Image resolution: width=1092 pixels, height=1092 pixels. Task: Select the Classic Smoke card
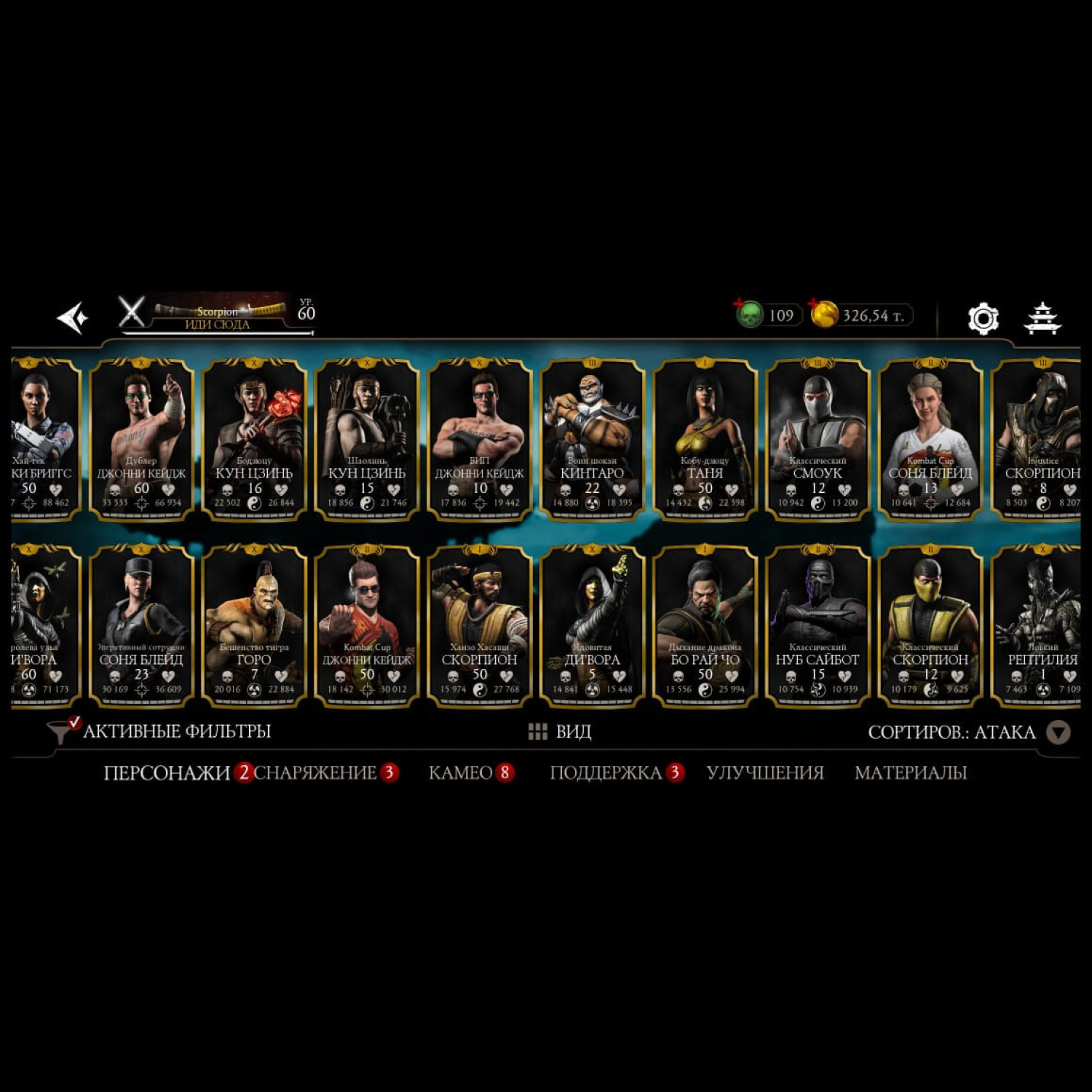point(818,439)
